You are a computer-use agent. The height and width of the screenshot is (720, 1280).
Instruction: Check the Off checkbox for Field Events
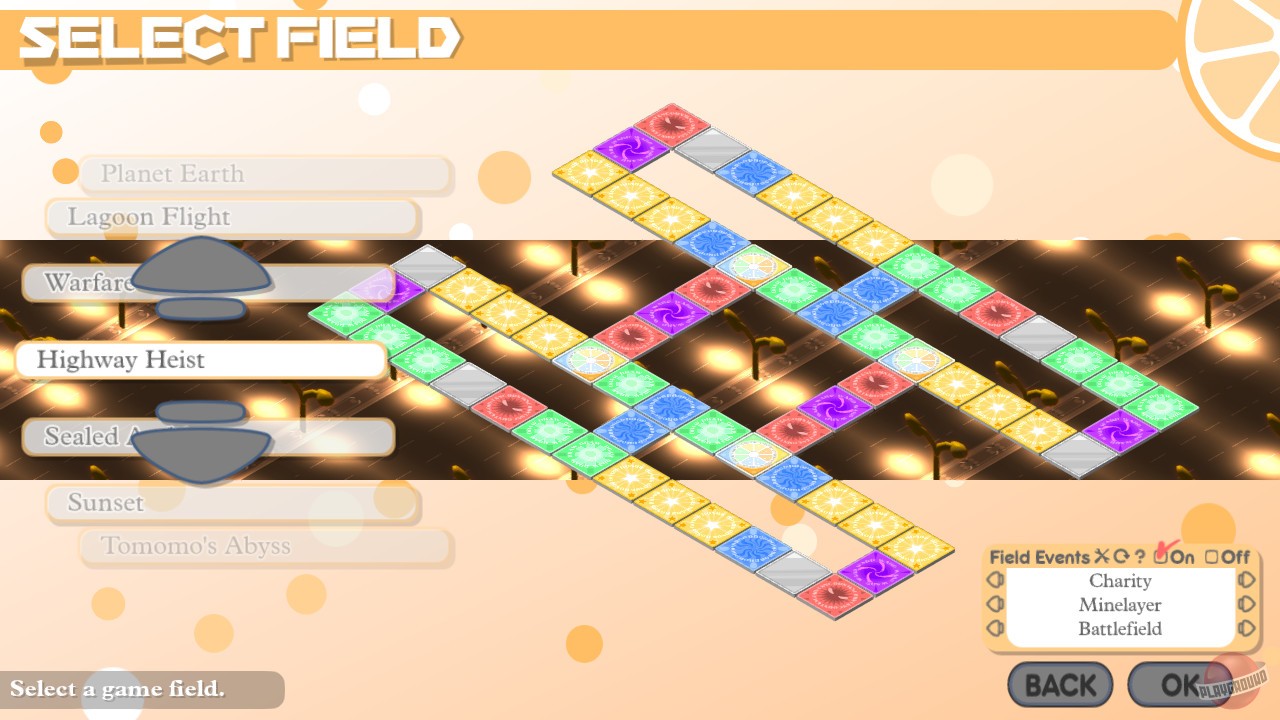tap(1213, 558)
